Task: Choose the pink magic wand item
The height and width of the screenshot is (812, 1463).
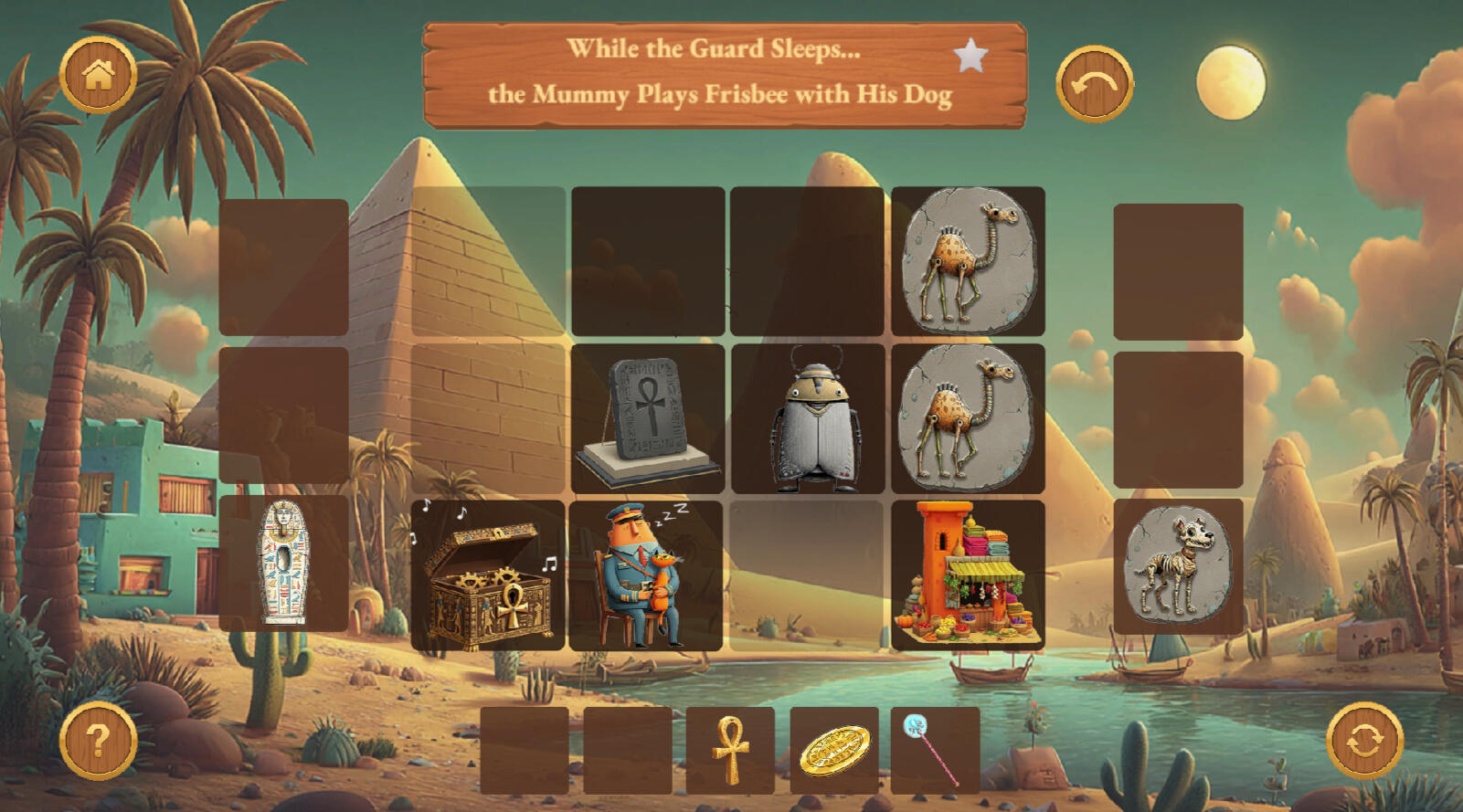Action: pyautogui.click(x=935, y=750)
